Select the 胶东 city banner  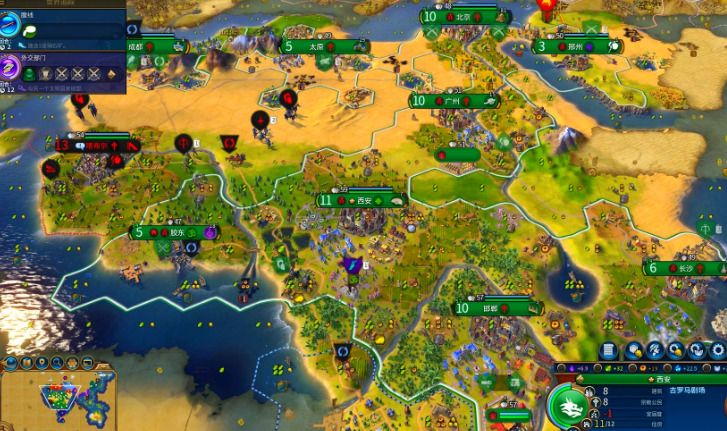point(176,233)
